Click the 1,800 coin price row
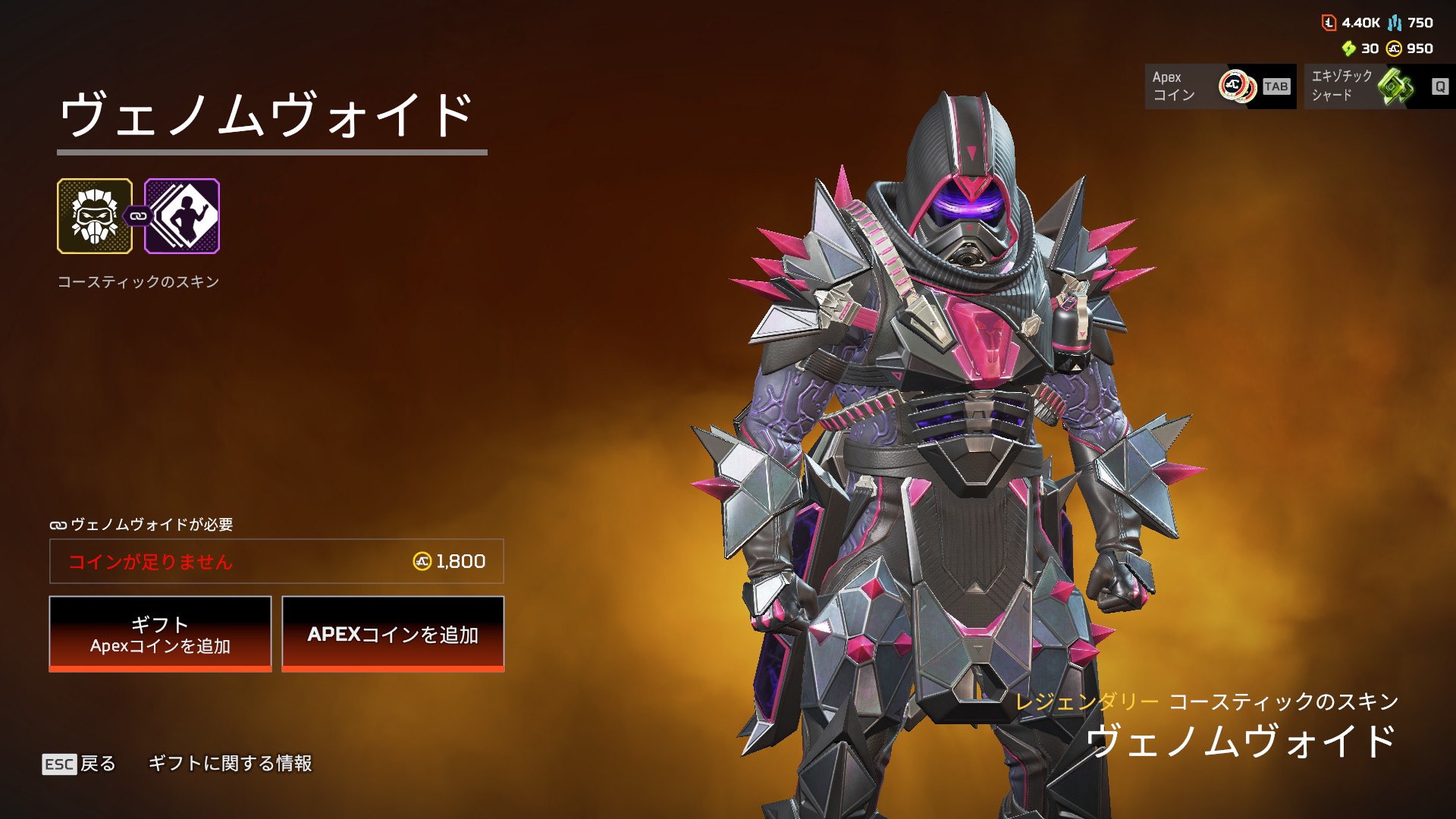 [277, 561]
